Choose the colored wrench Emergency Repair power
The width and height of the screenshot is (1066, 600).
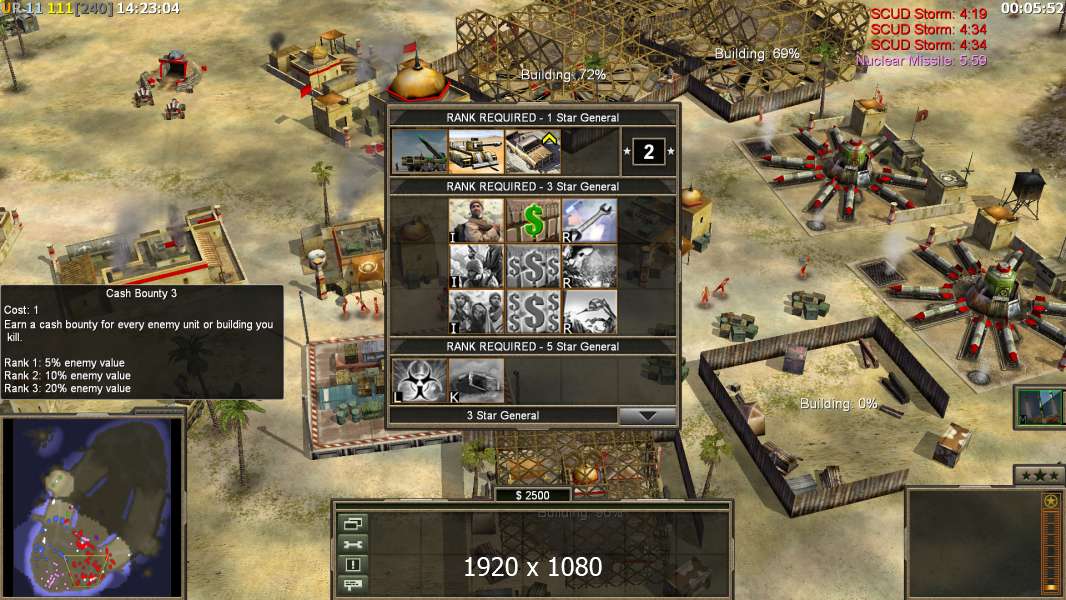589,220
